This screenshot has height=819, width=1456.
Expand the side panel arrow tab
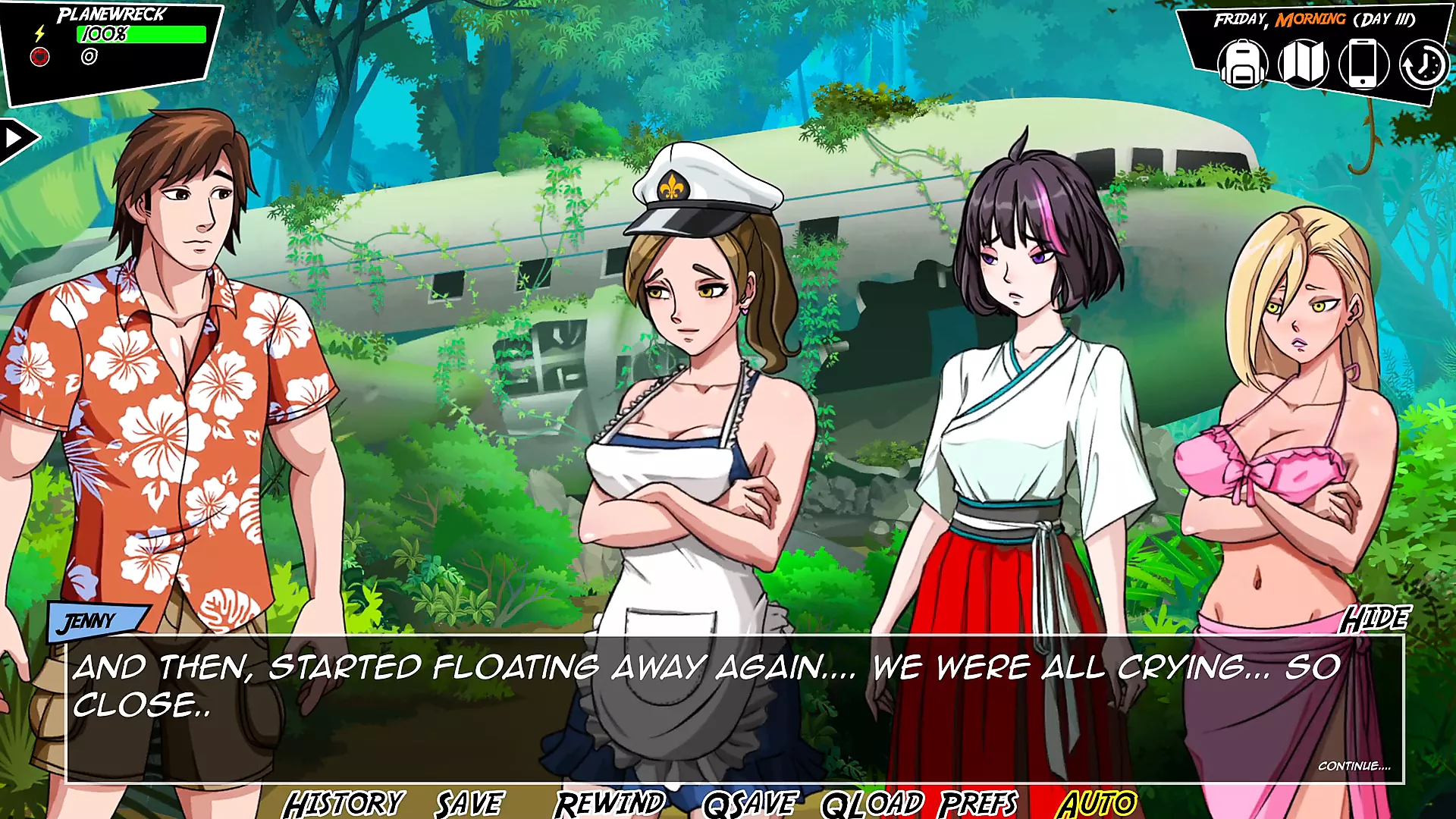pyautogui.click(x=15, y=139)
